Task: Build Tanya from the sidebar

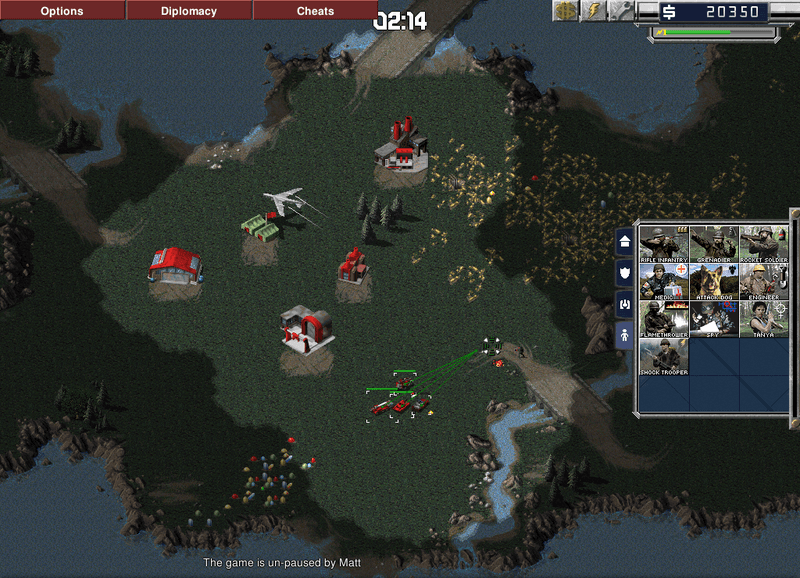Action: (764, 320)
